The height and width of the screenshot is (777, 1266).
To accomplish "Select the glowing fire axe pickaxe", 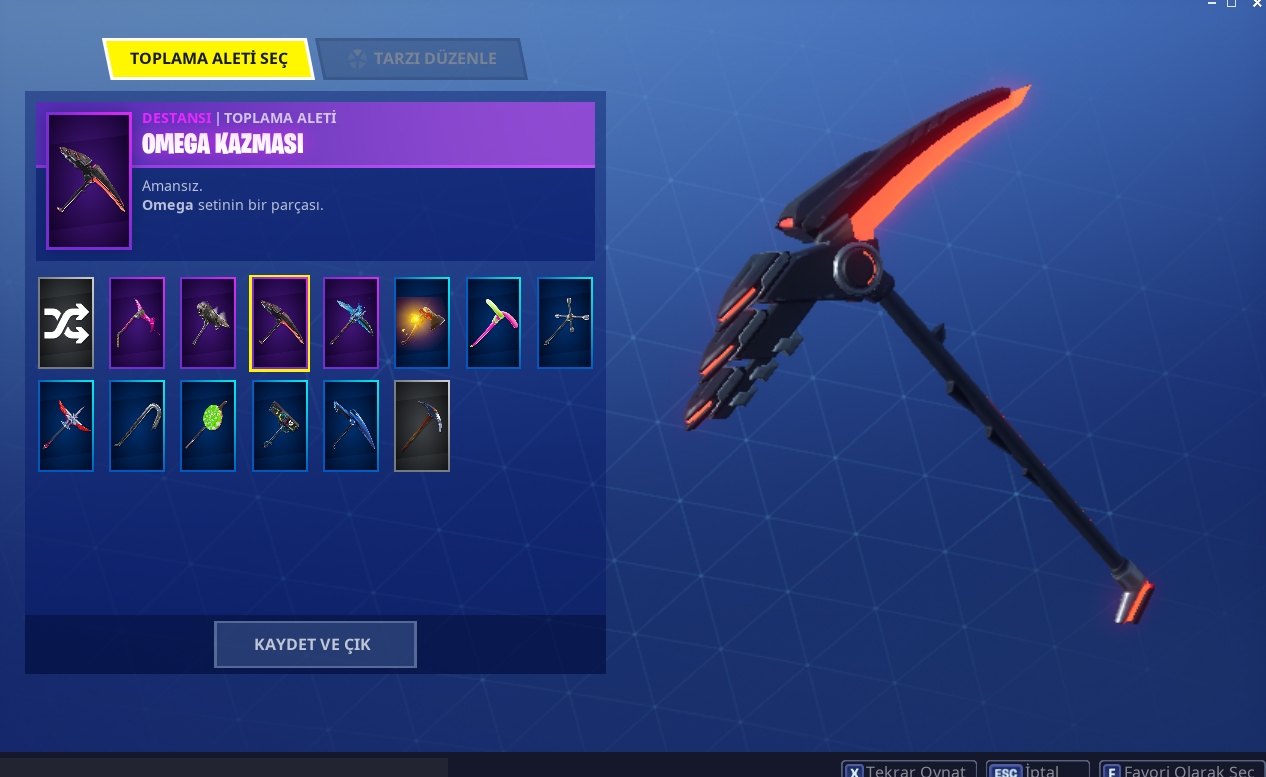I will (x=422, y=323).
